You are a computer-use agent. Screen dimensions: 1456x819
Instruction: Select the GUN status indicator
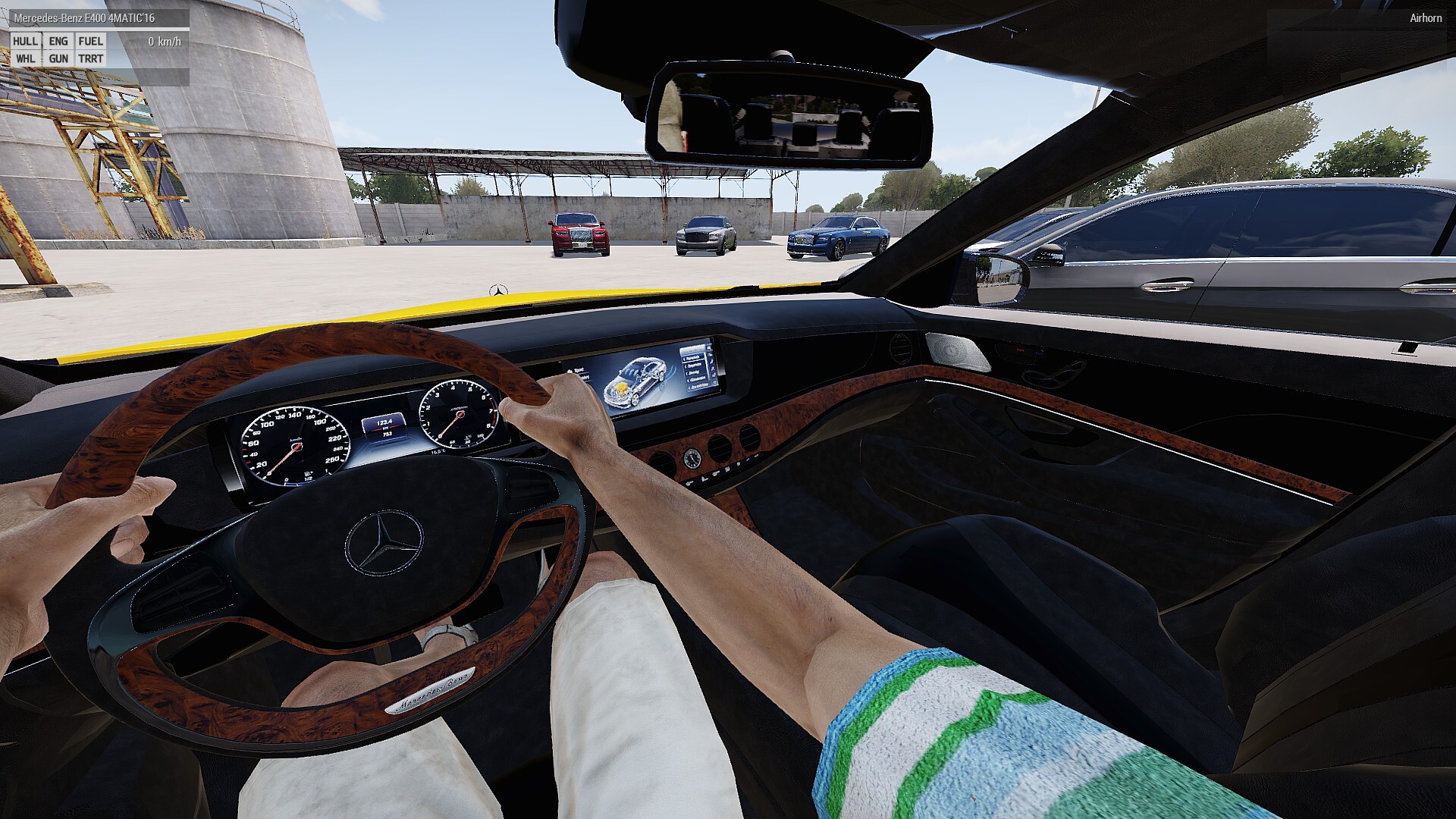click(x=58, y=58)
